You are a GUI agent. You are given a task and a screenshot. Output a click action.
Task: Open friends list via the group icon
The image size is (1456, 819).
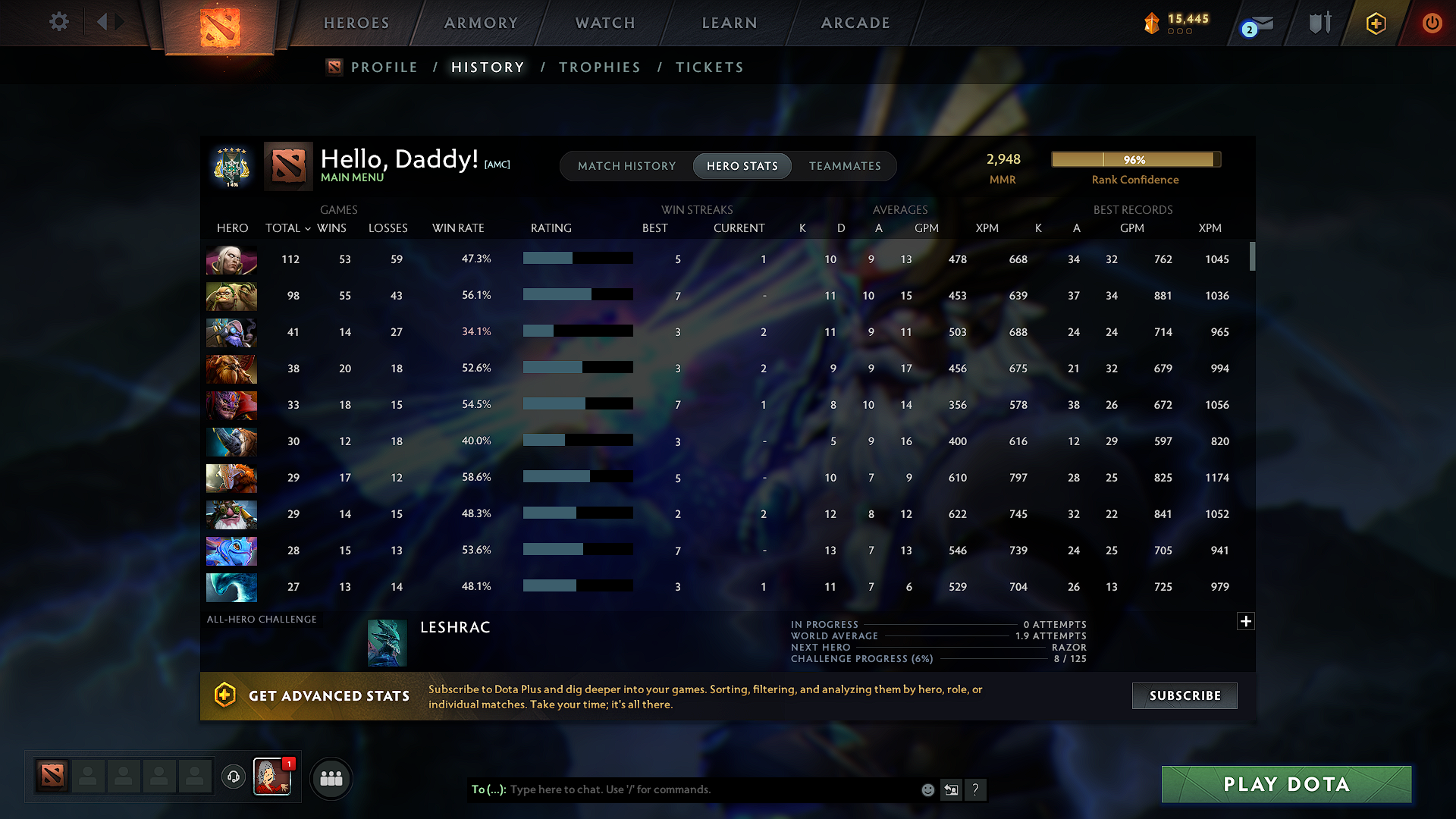click(331, 778)
